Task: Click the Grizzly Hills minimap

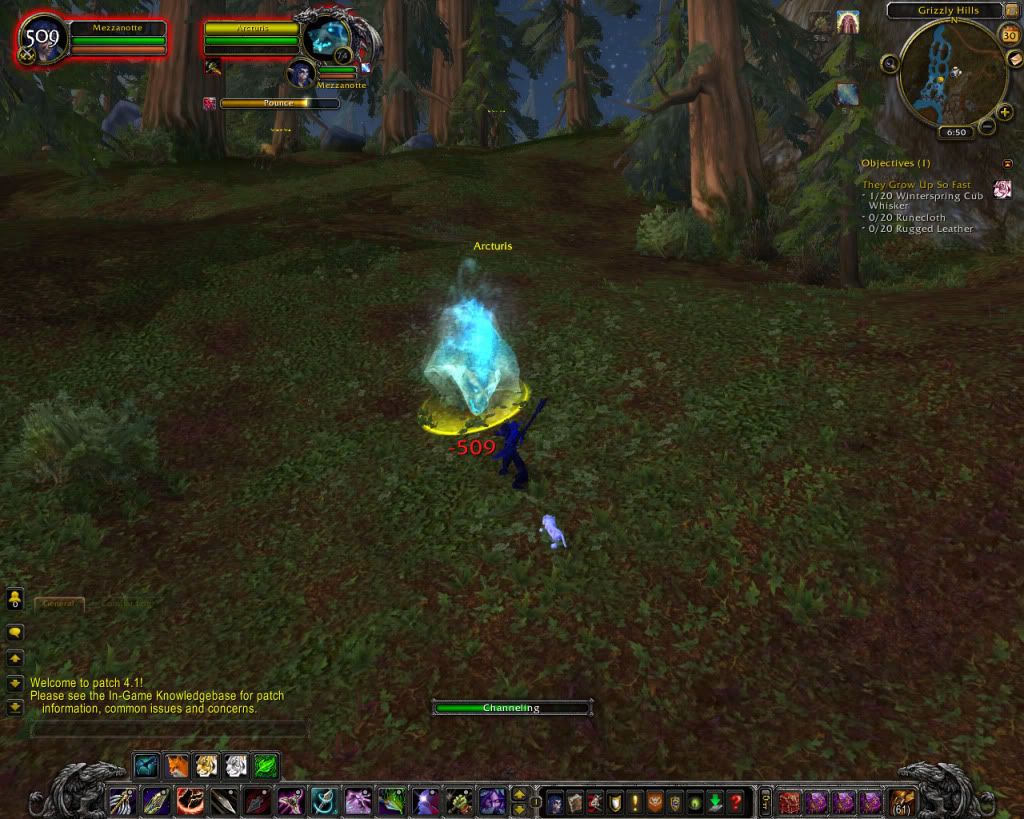Action: pos(951,77)
